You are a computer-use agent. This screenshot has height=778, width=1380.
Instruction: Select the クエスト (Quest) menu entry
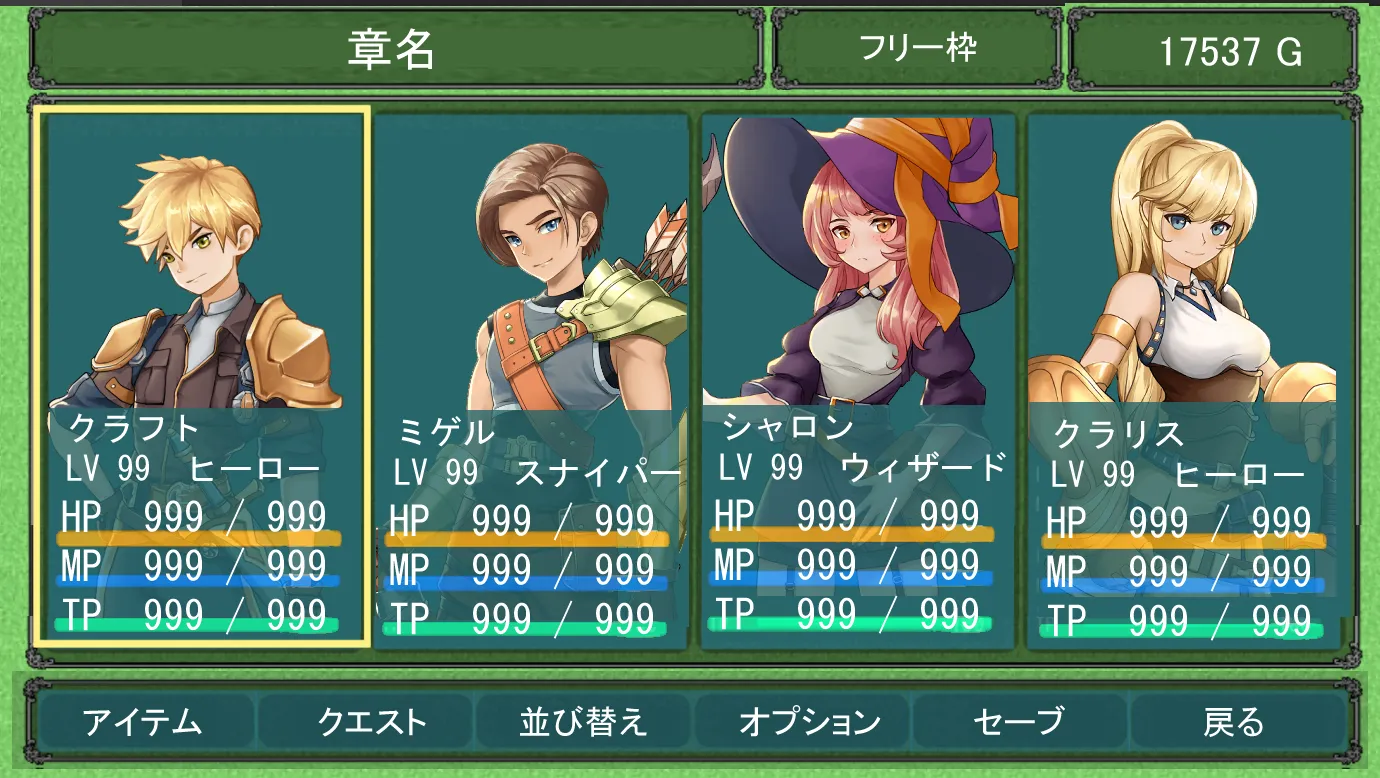[x=371, y=721]
